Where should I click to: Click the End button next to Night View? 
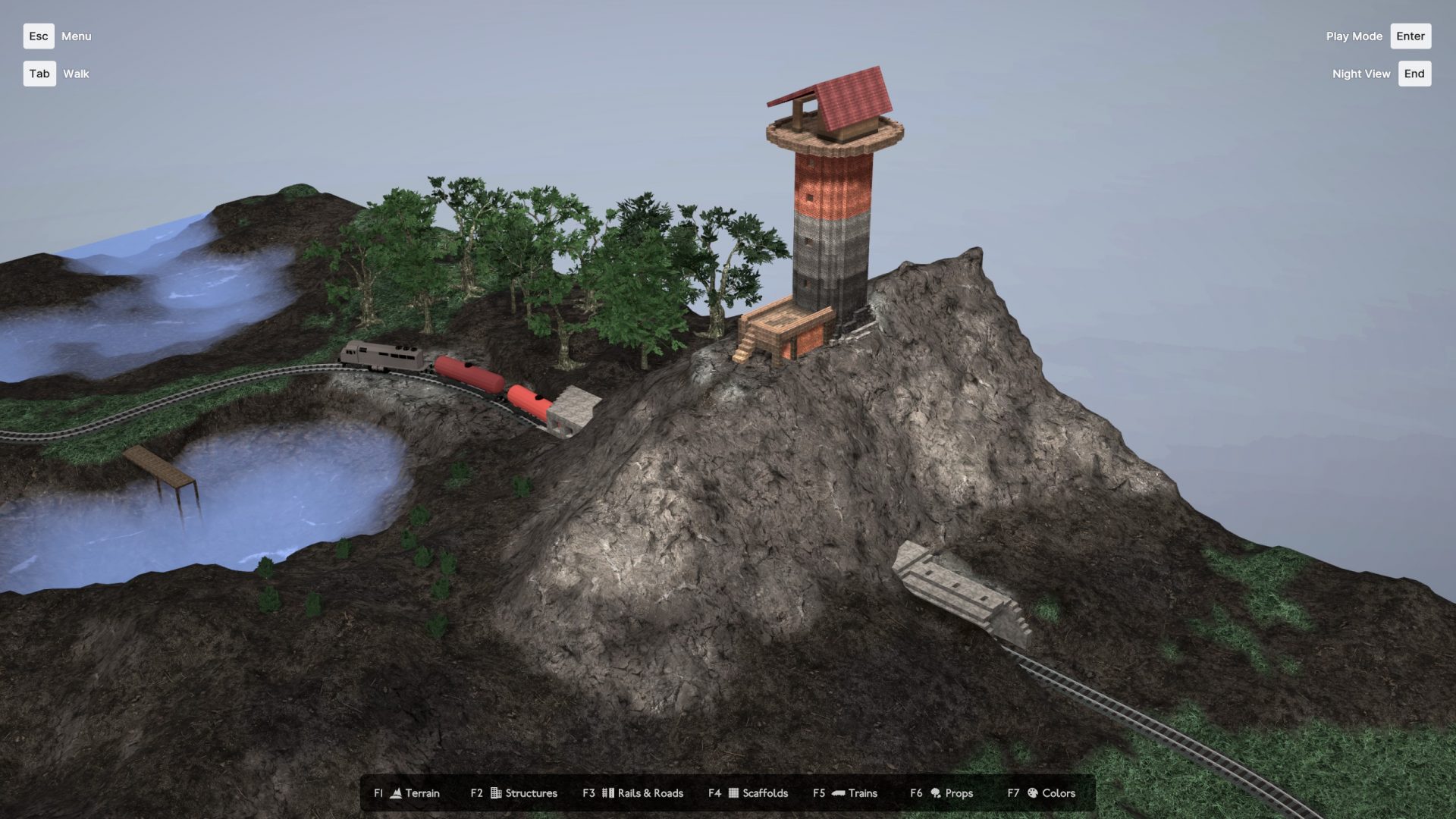pyautogui.click(x=1414, y=74)
